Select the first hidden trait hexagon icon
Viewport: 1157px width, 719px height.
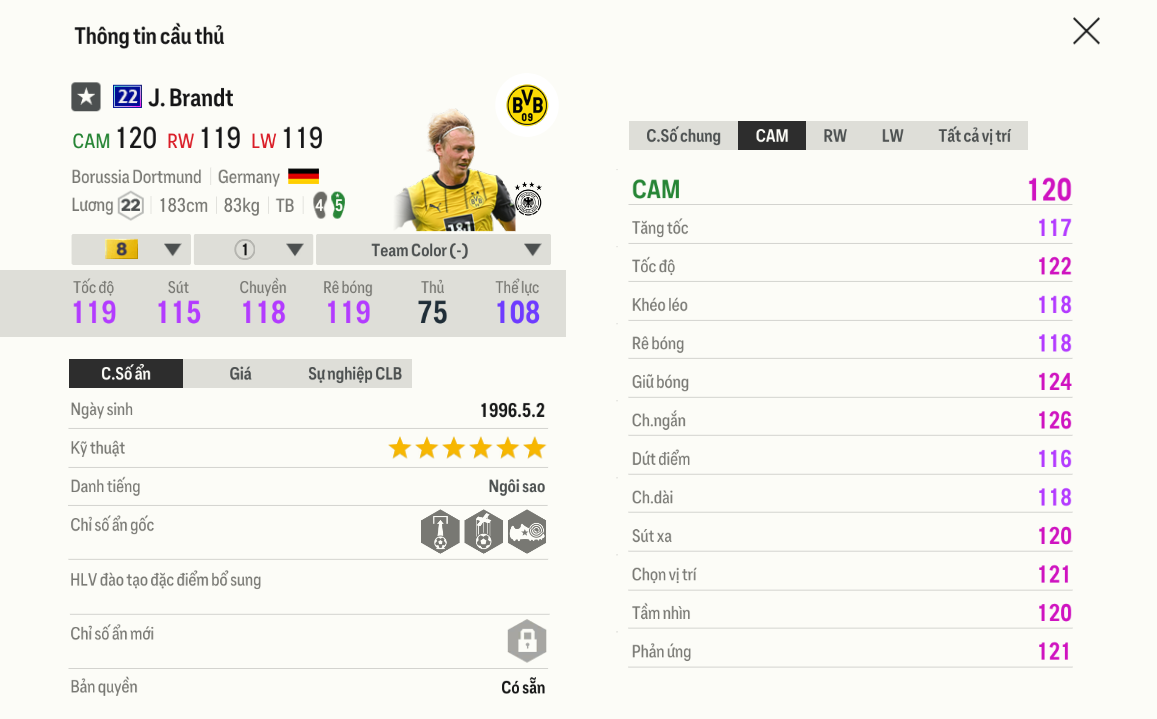(x=440, y=532)
